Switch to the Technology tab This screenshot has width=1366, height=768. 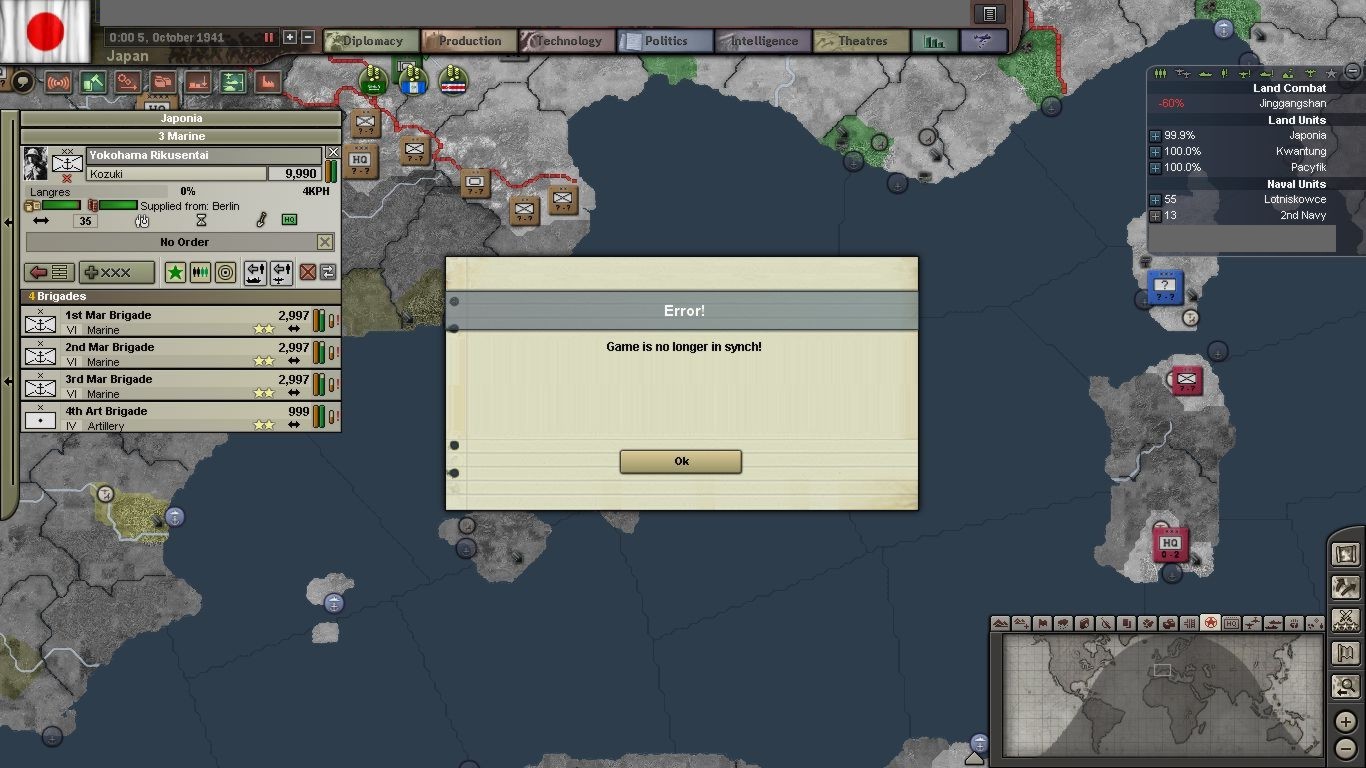(566, 41)
